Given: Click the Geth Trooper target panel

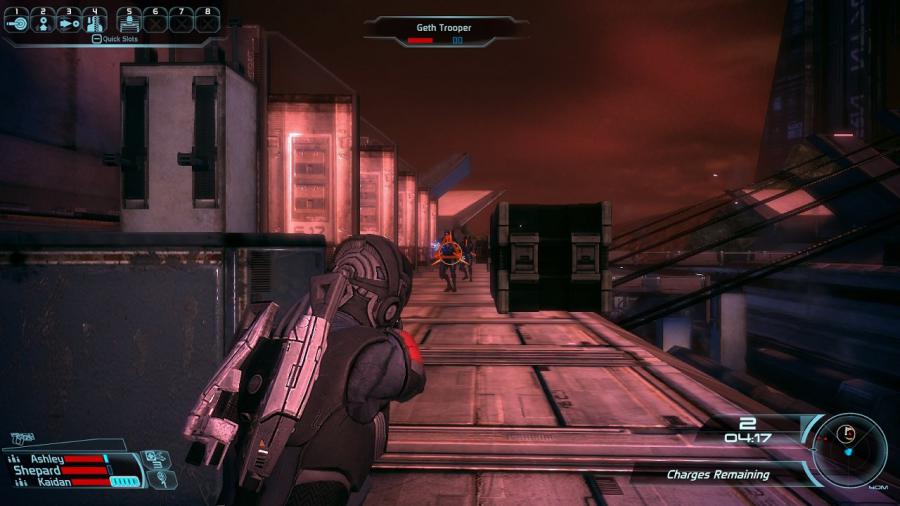Looking at the screenshot, I should (445, 32).
